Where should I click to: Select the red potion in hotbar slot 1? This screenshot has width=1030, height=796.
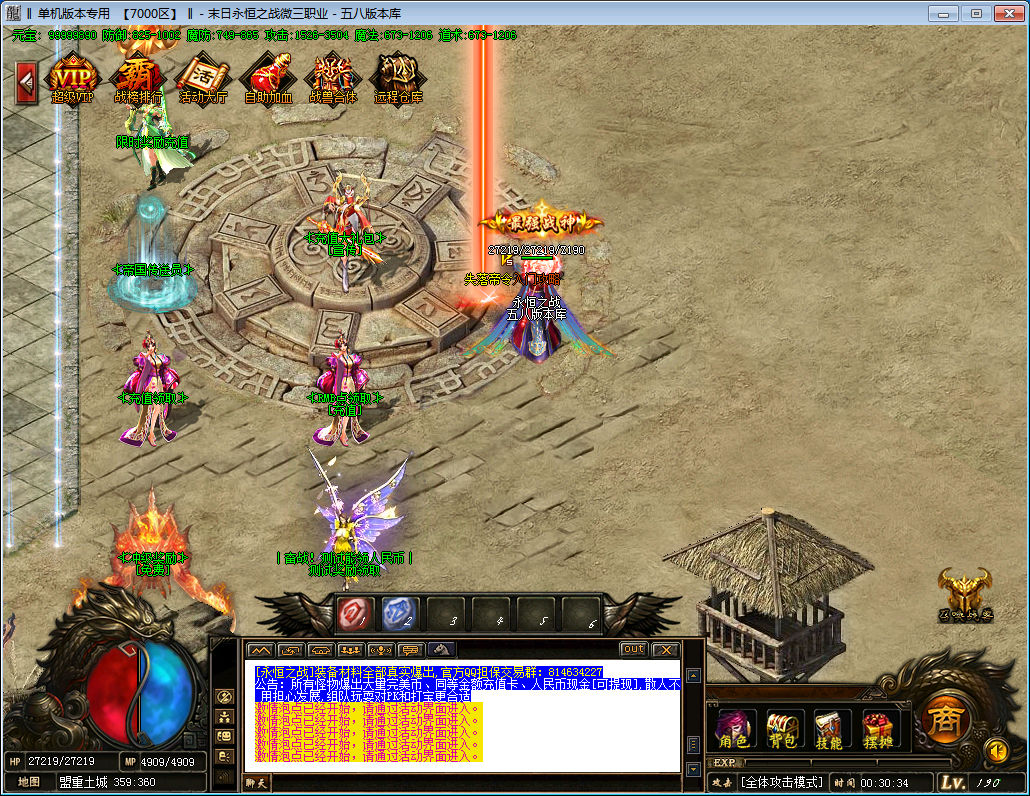pos(355,612)
